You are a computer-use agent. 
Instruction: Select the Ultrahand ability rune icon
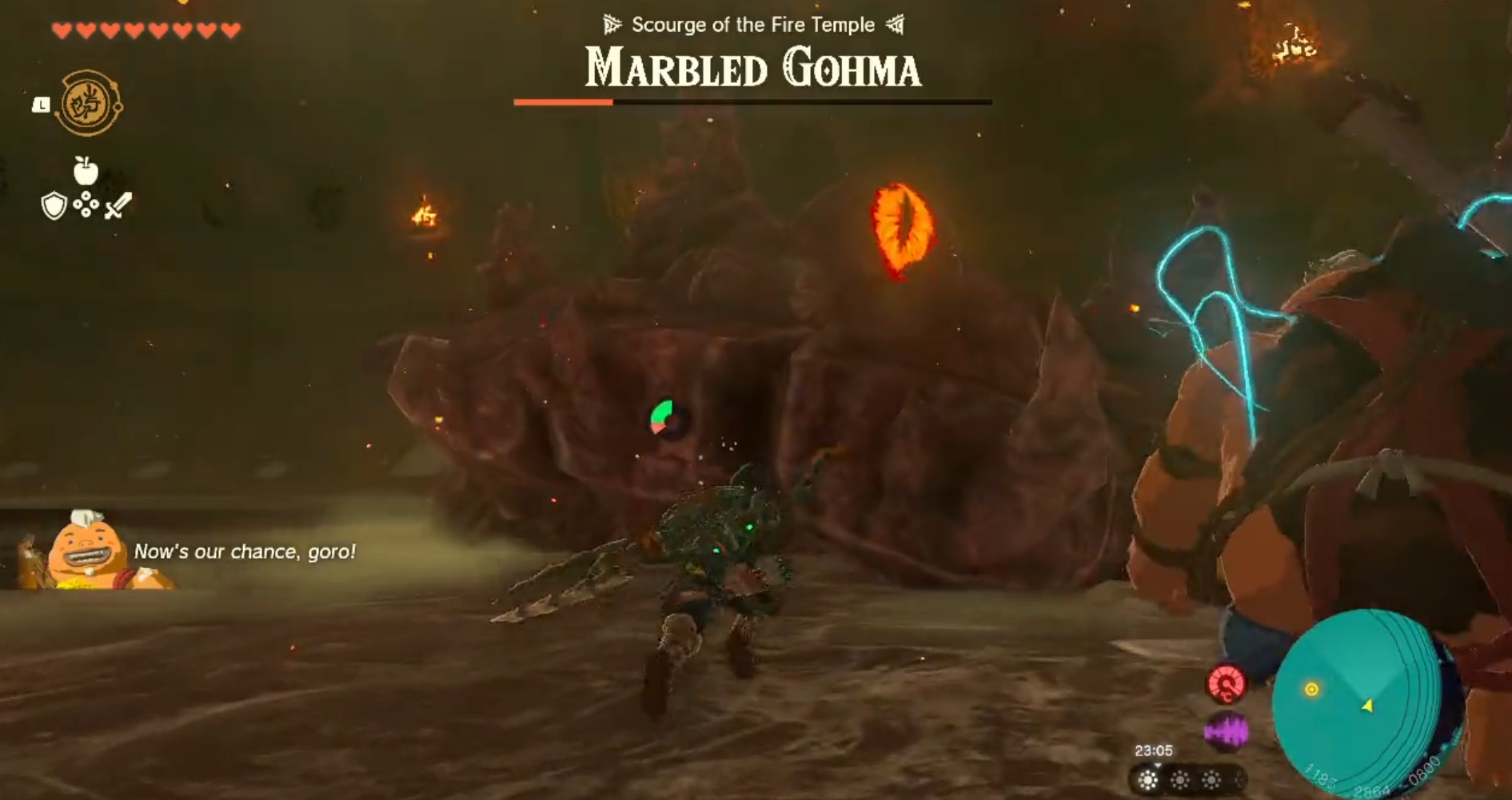(84, 104)
